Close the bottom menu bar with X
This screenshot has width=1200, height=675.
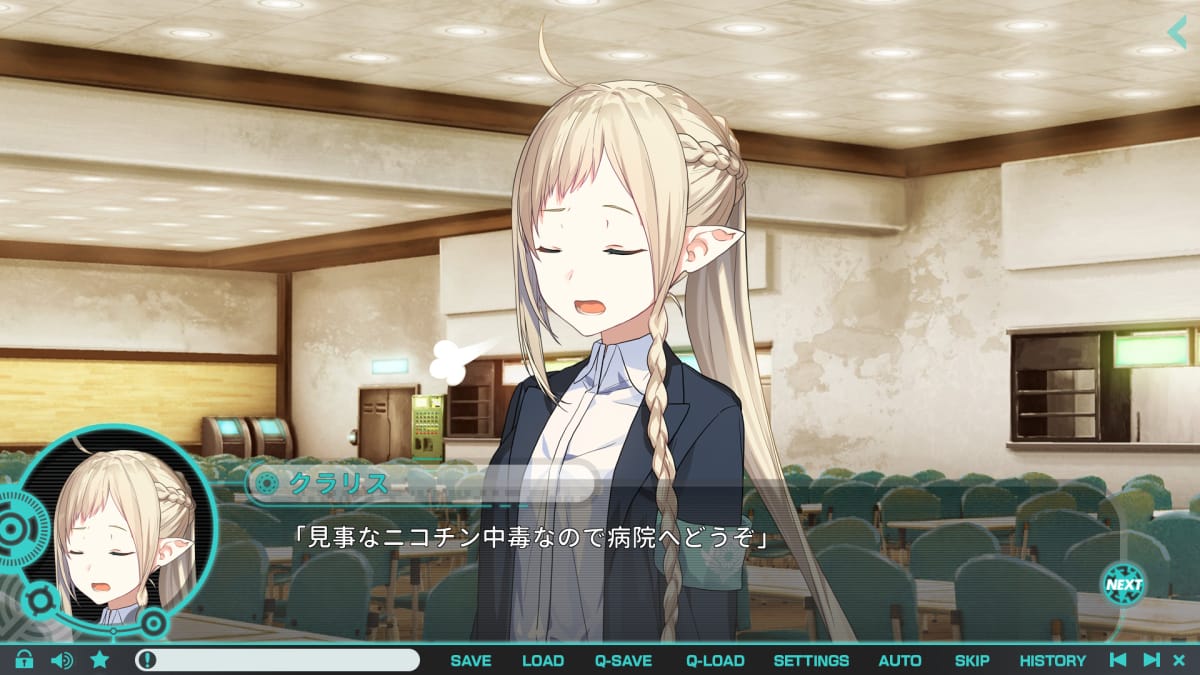tap(1179, 660)
